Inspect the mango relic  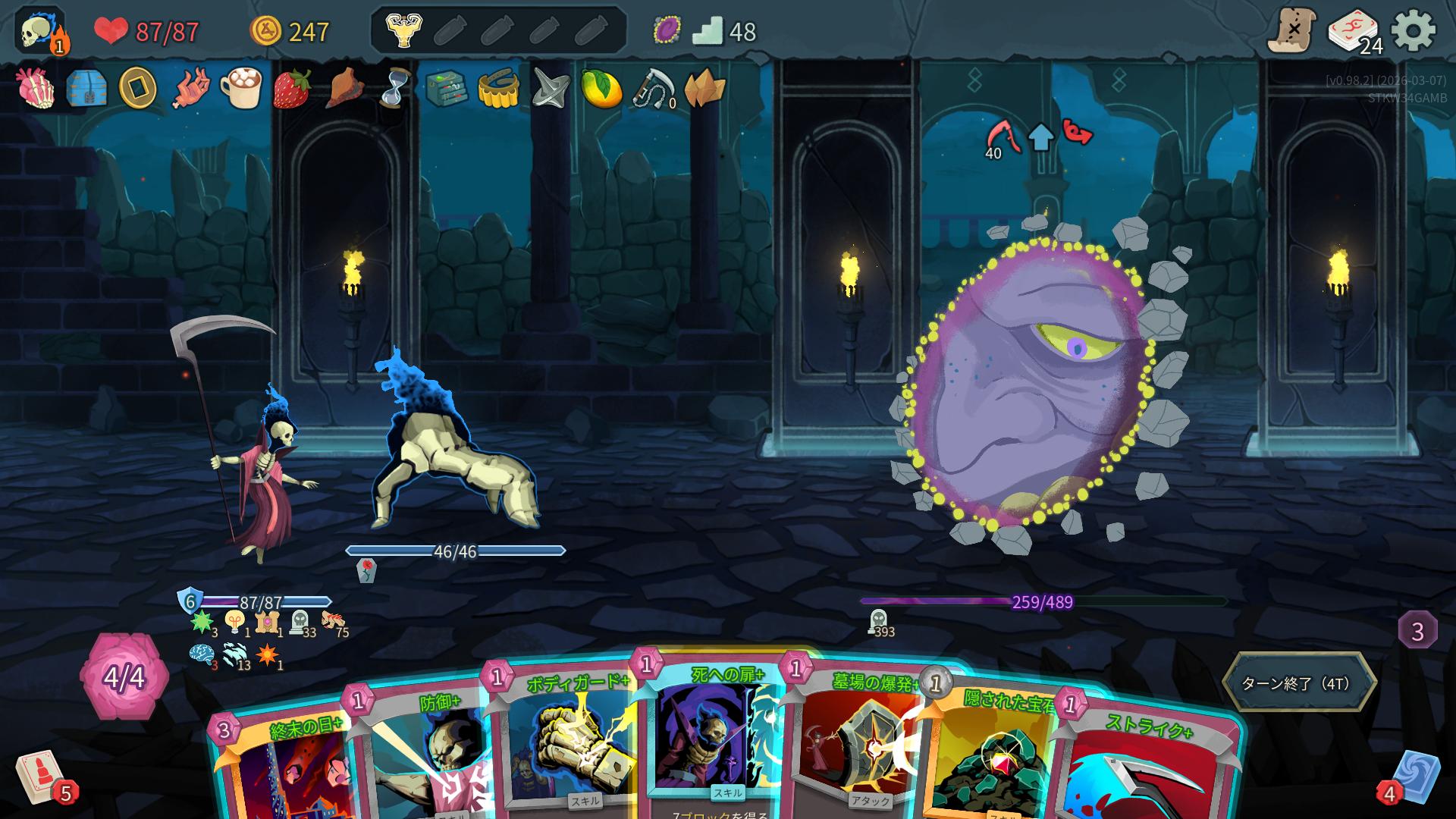(x=601, y=89)
